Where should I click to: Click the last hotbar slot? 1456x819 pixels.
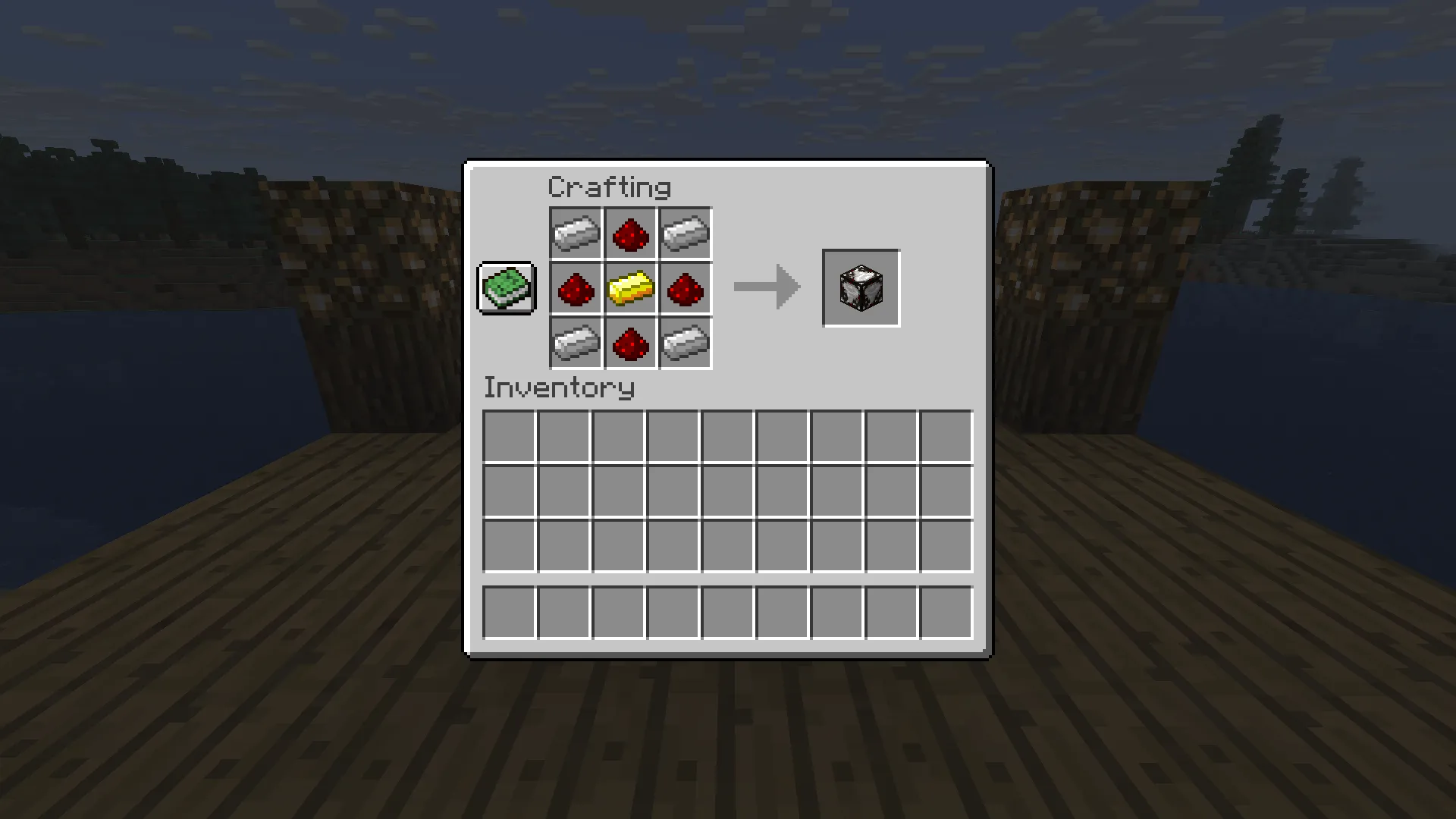[x=946, y=611]
